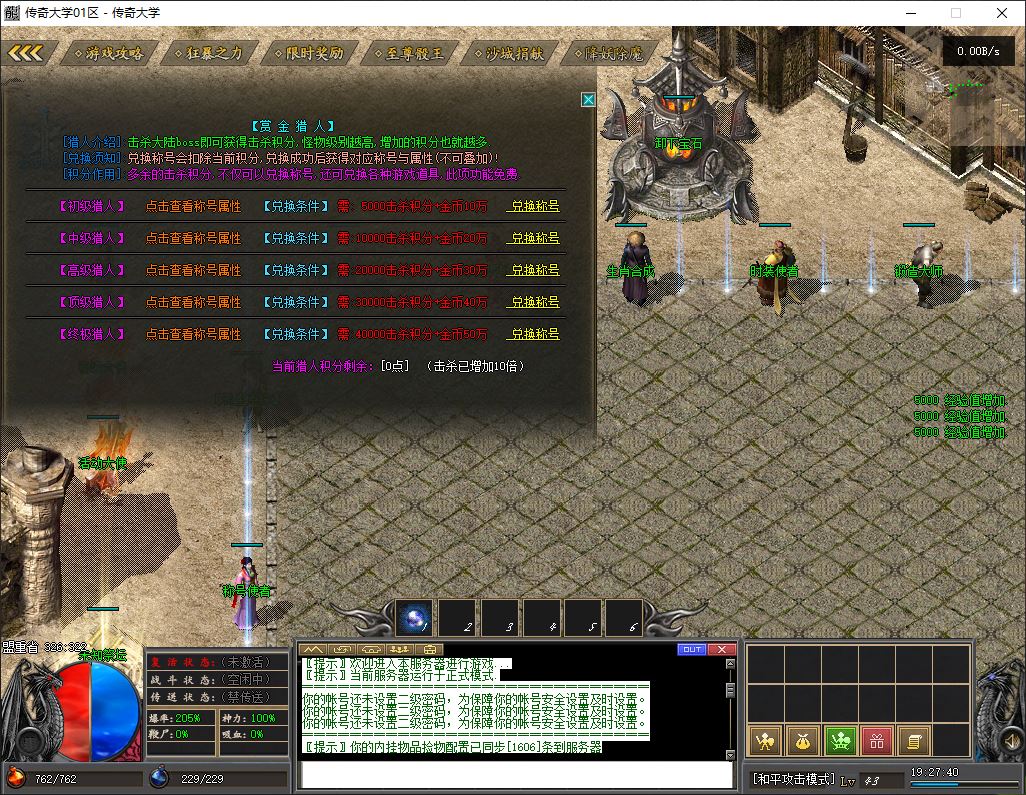Viewport: 1026px width, 795px height.
Task: Open the red gift box icon
Action: pyautogui.click(x=877, y=741)
